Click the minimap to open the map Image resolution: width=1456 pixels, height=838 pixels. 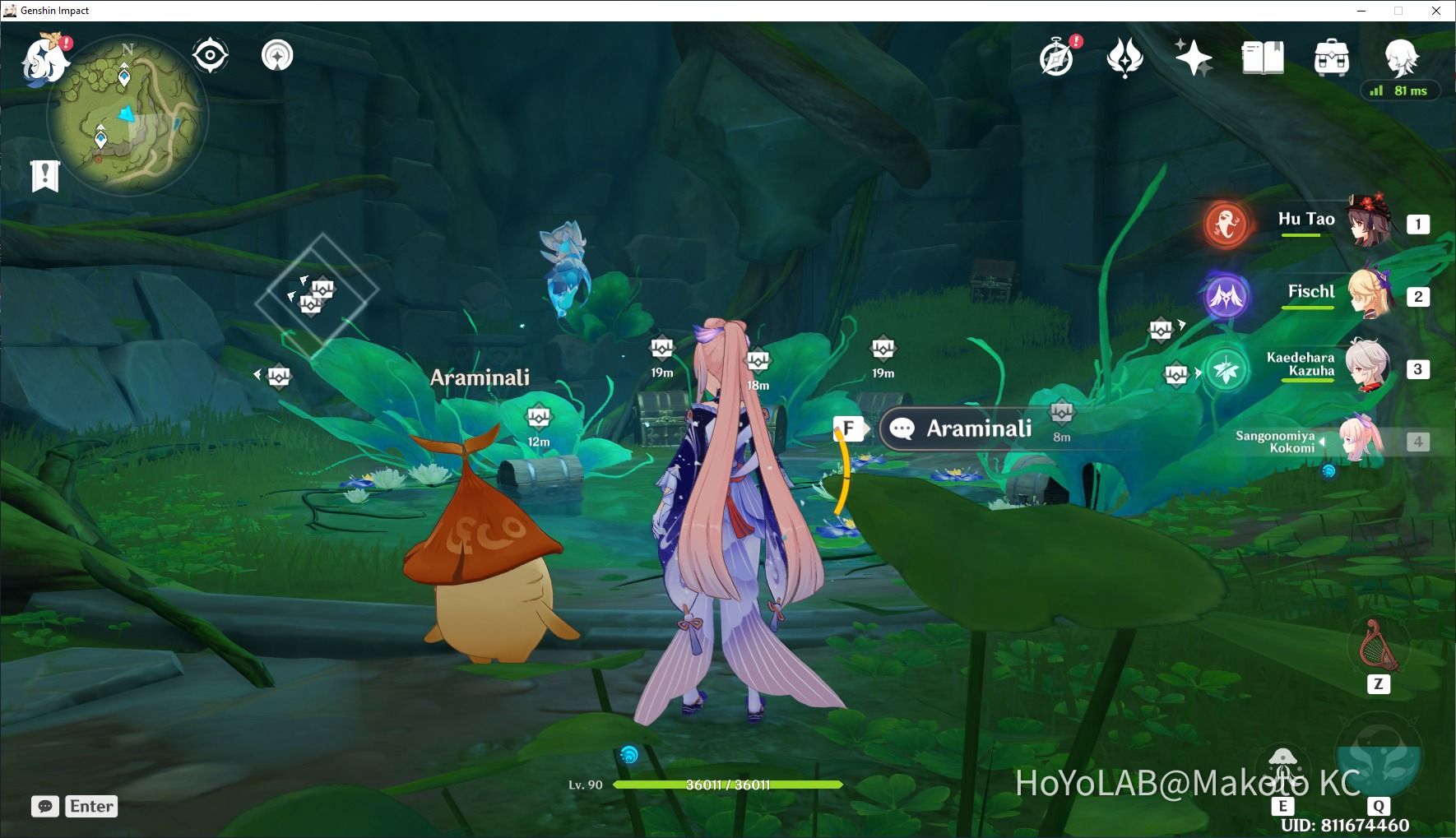(128, 115)
